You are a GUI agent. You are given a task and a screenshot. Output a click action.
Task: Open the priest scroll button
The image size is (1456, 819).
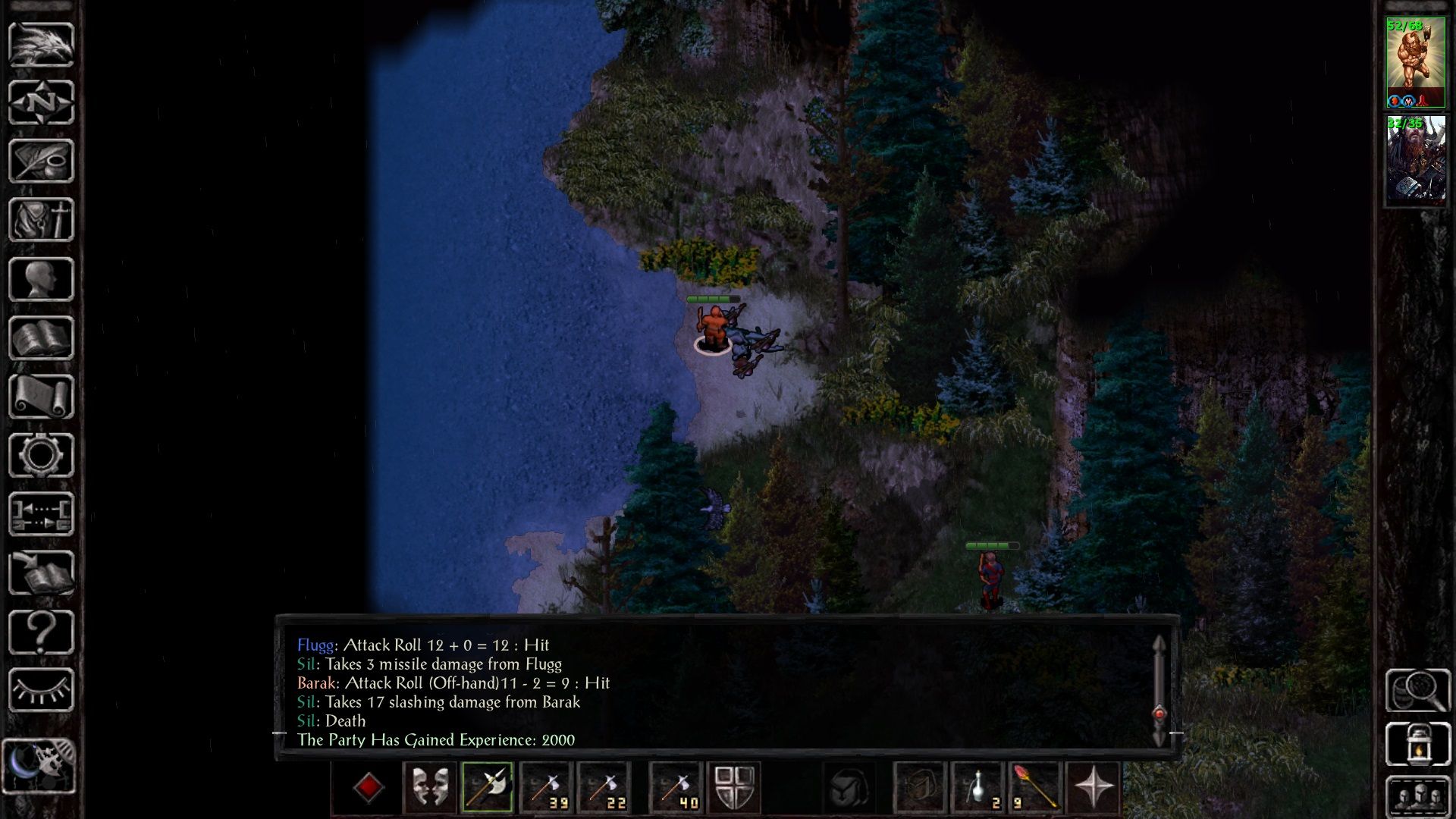[41, 397]
